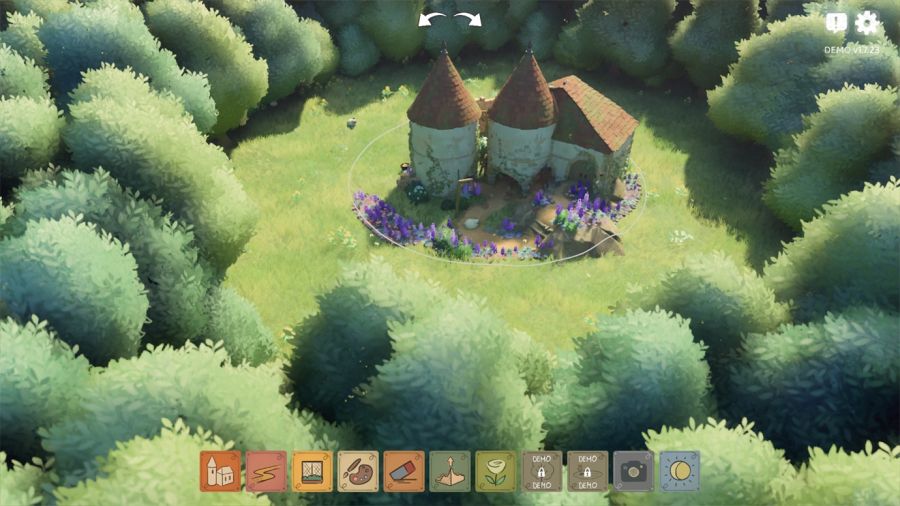Undo with the left curved arrow

pyautogui.click(x=432, y=19)
